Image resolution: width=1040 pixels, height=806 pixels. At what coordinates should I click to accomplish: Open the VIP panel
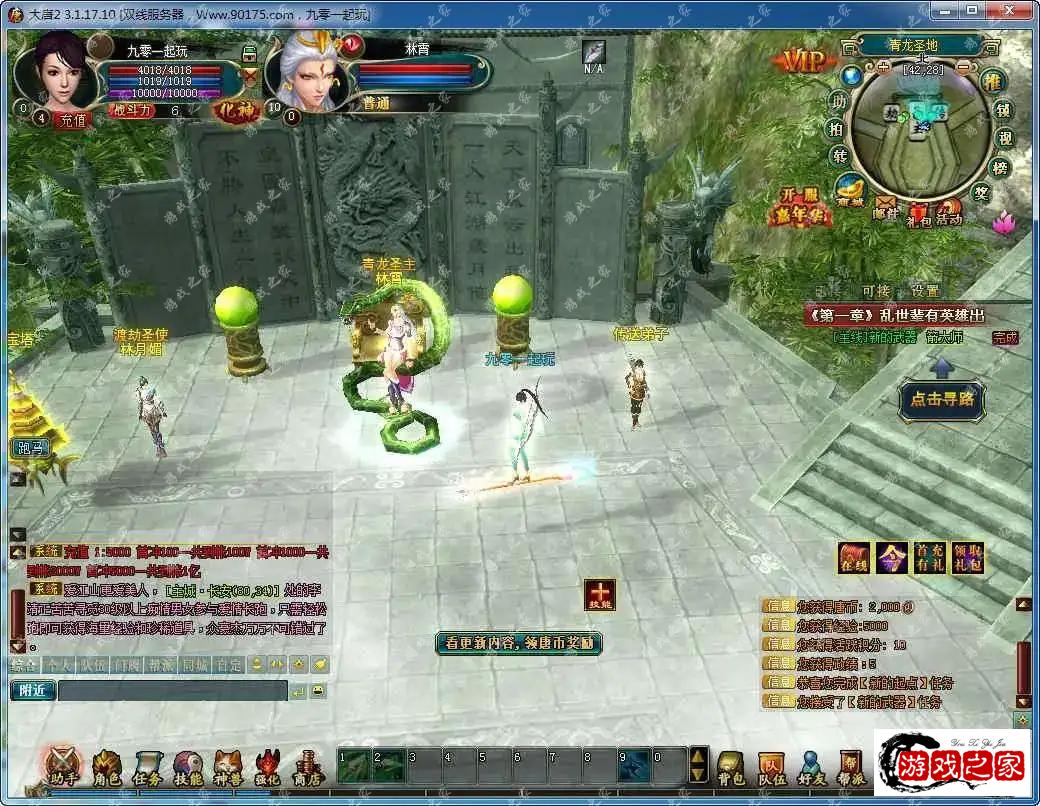pyautogui.click(x=804, y=61)
